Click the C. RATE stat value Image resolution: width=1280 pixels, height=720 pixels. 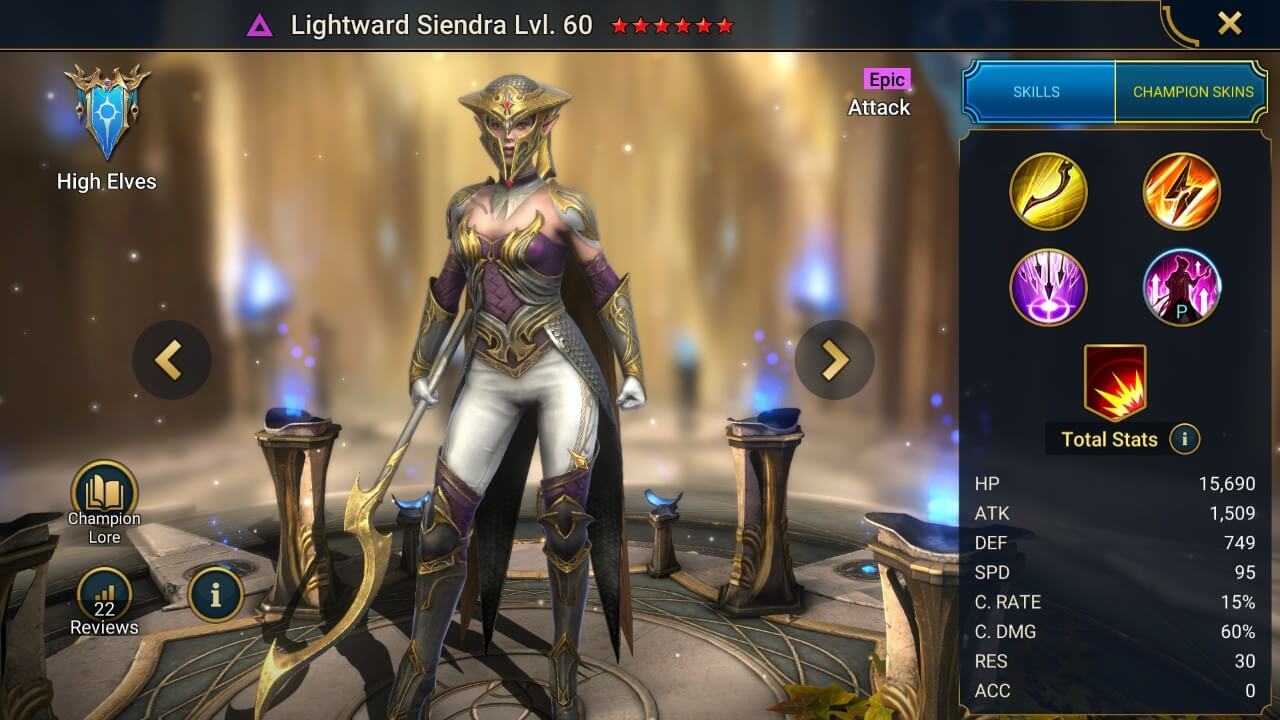click(x=1236, y=602)
